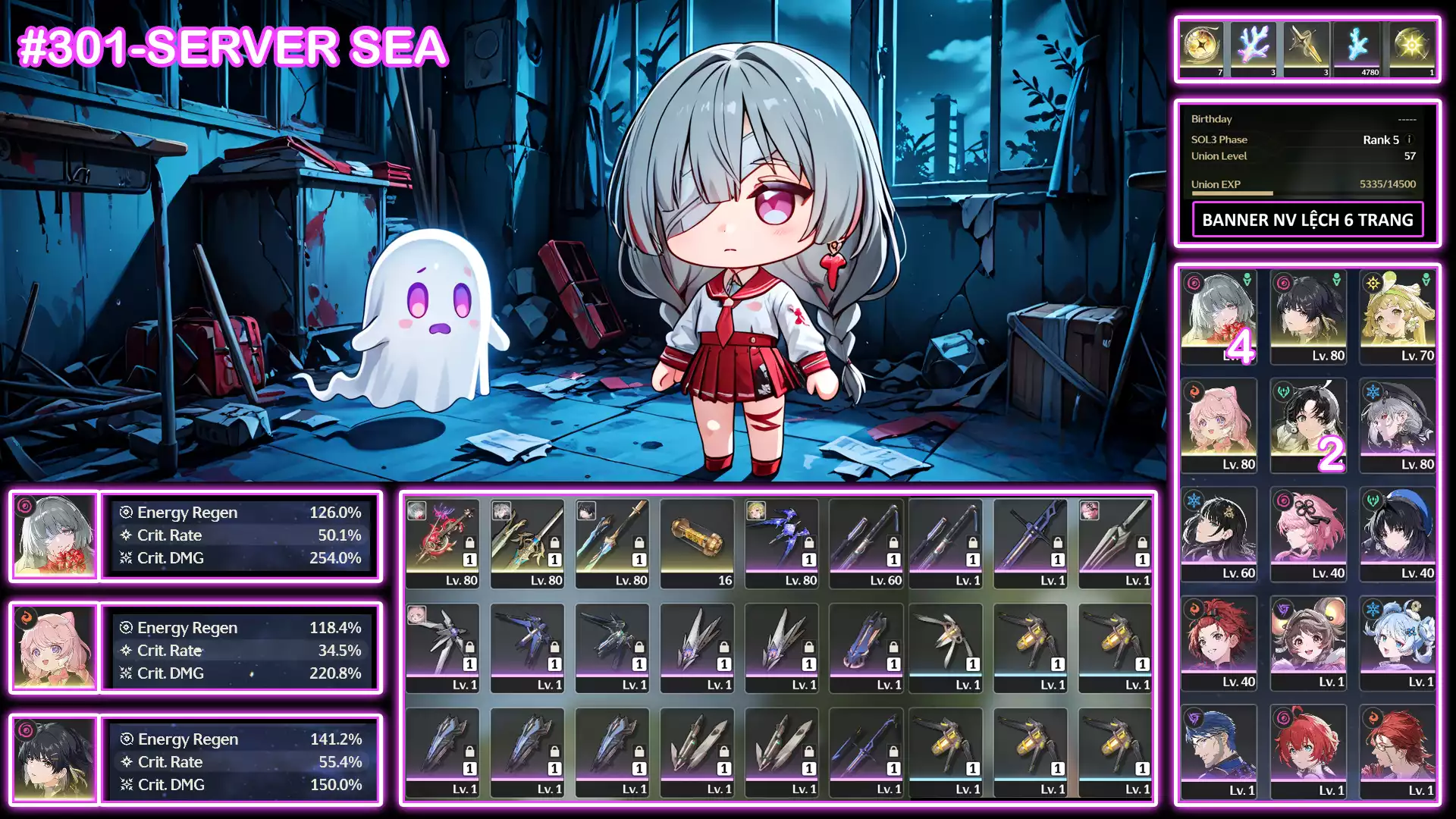Click the Fusion flame icon on pink-haired Lv.80 portrait
Image resolution: width=1456 pixels, height=819 pixels.
click(1194, 393)
